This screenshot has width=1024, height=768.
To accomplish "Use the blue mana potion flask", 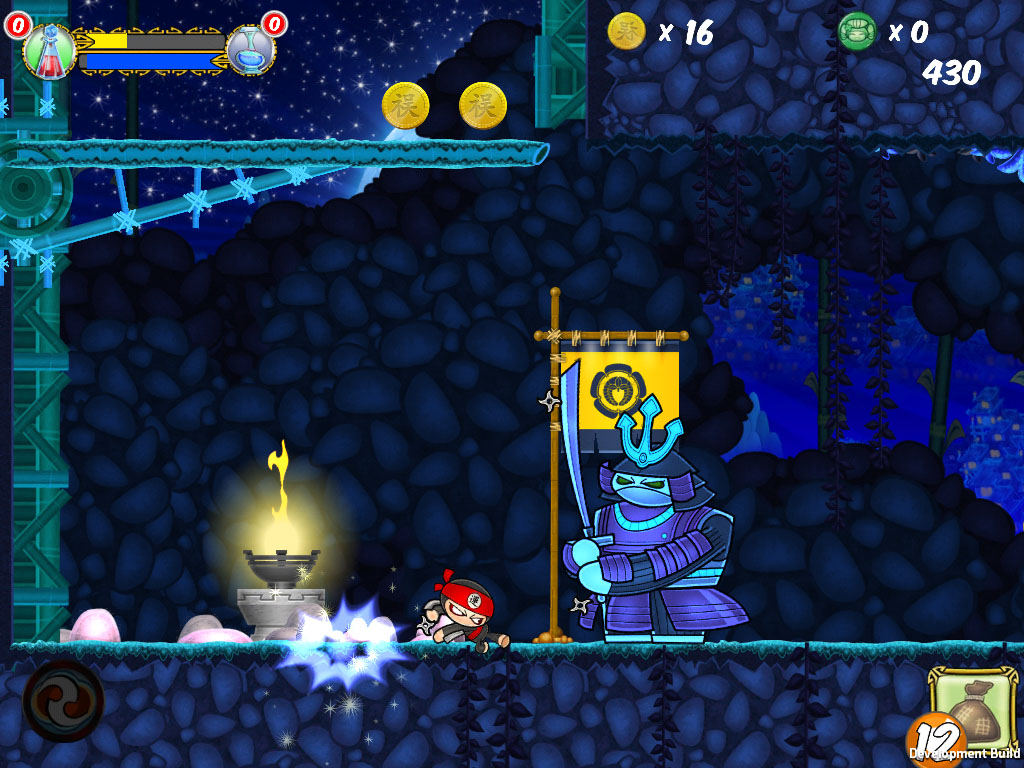I will point(250,50).
